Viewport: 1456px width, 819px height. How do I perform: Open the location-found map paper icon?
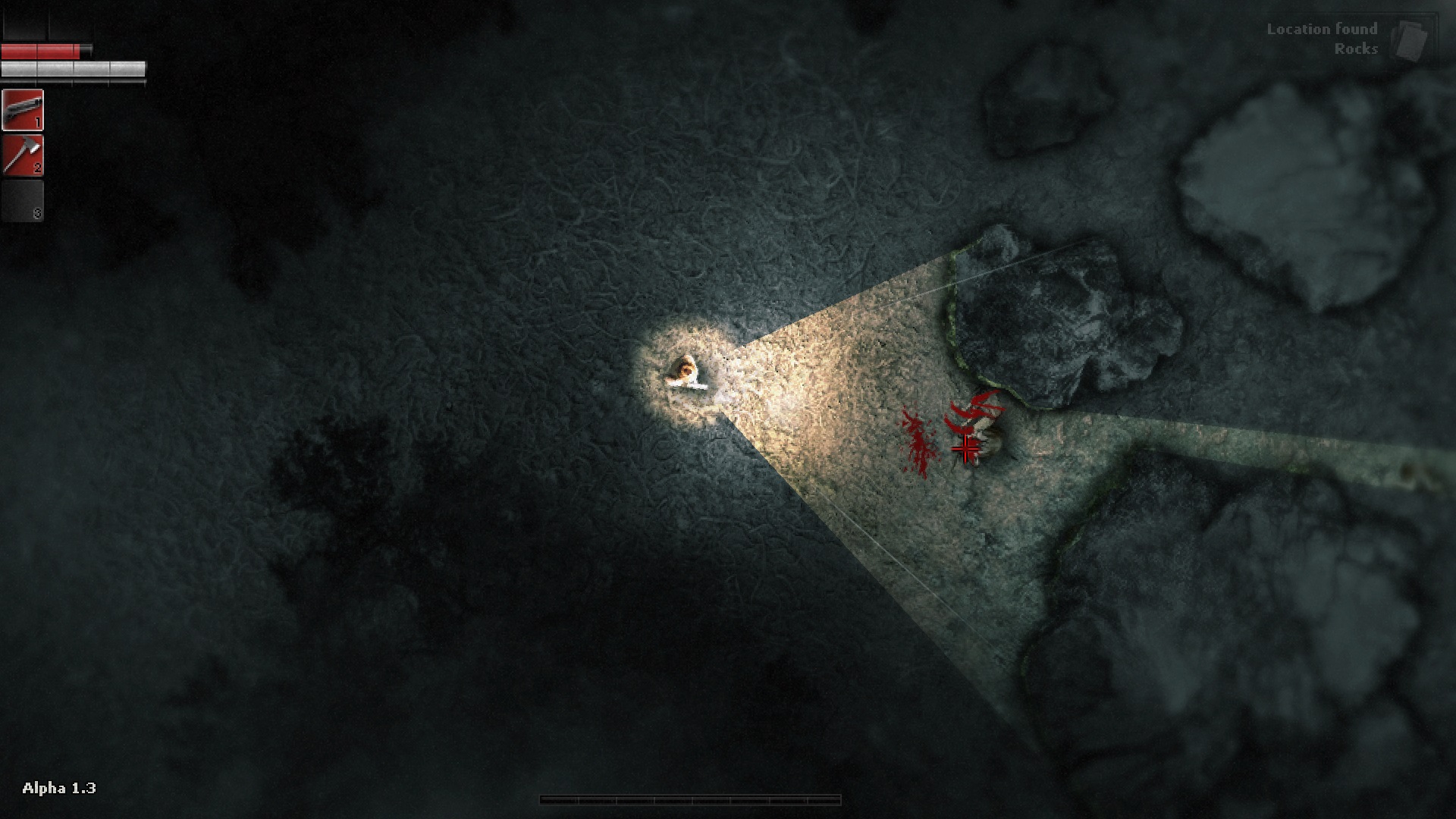pos(1410,41)
